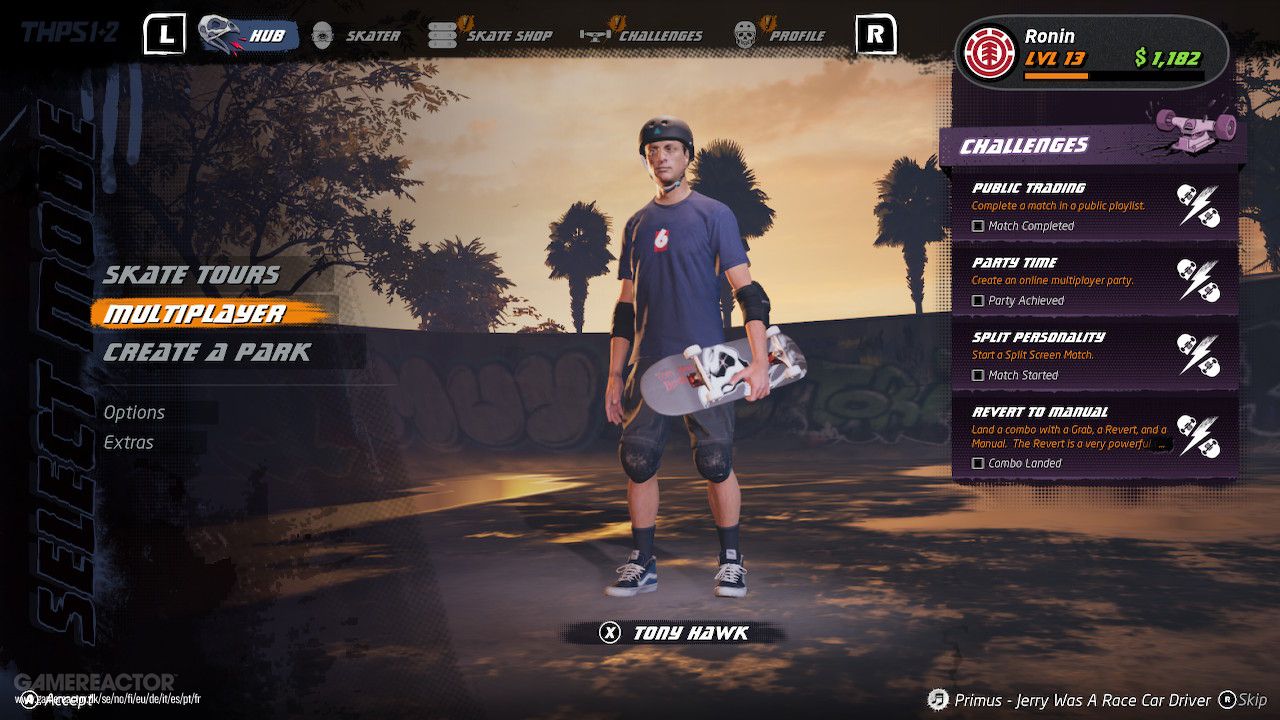Click the skateboard icon on Party Time
The image size is (1280, 720).
(x=1188, y=270)
